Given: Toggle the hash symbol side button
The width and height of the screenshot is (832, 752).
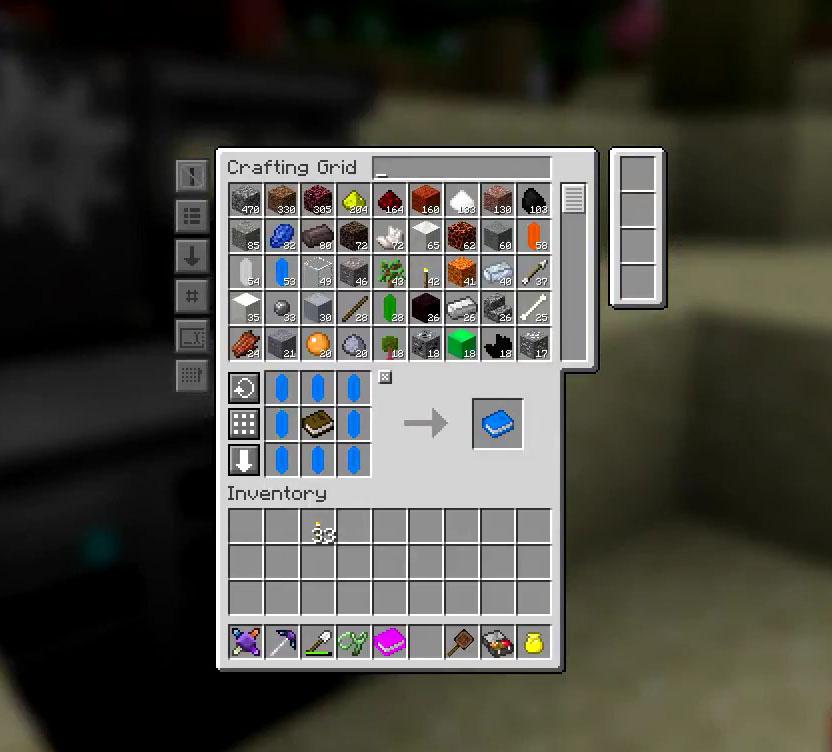Looking at the screenshot, I should click(x=192, y=295).
